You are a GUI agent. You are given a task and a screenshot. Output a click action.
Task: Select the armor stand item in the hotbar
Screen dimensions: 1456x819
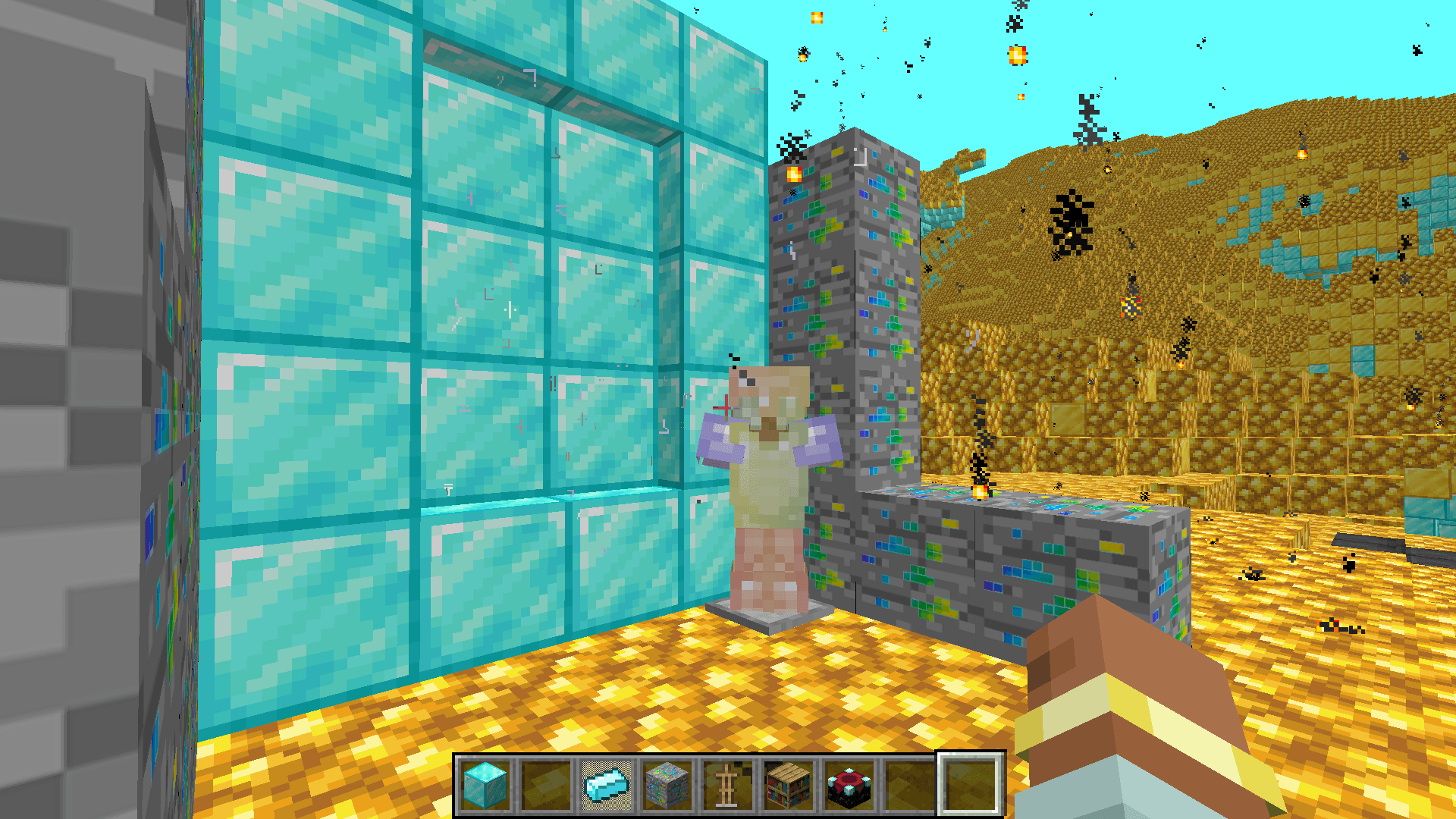point(726,786)
